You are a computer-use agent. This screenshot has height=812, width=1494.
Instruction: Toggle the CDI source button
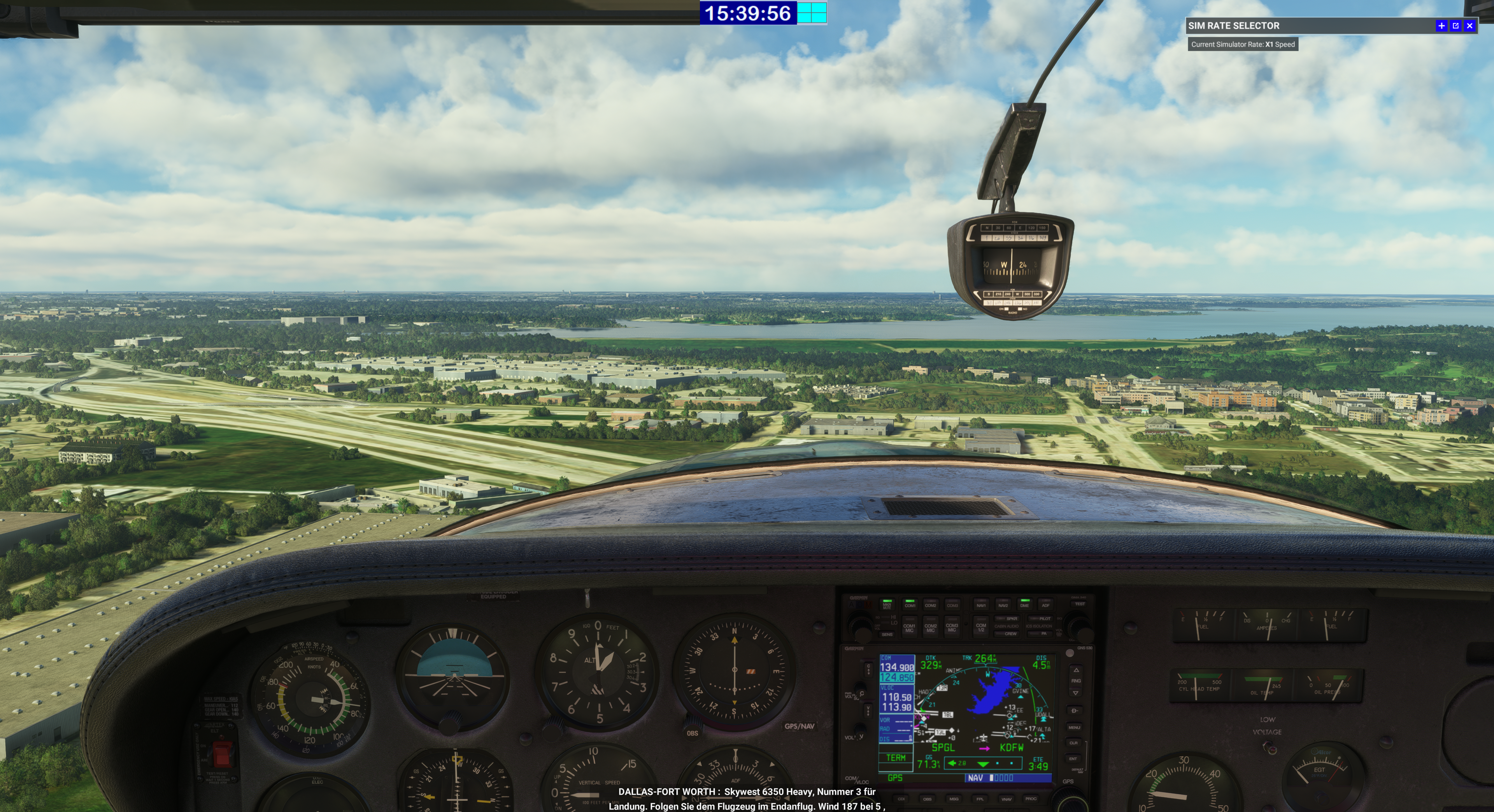(901, 799)
